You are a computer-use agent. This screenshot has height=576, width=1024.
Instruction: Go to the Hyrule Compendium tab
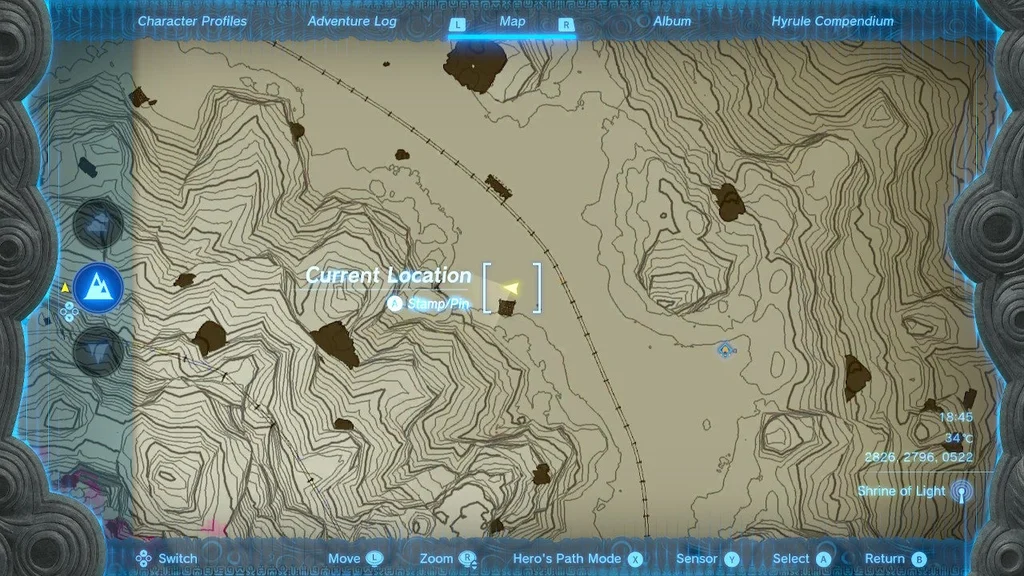[x=832, y=21]
